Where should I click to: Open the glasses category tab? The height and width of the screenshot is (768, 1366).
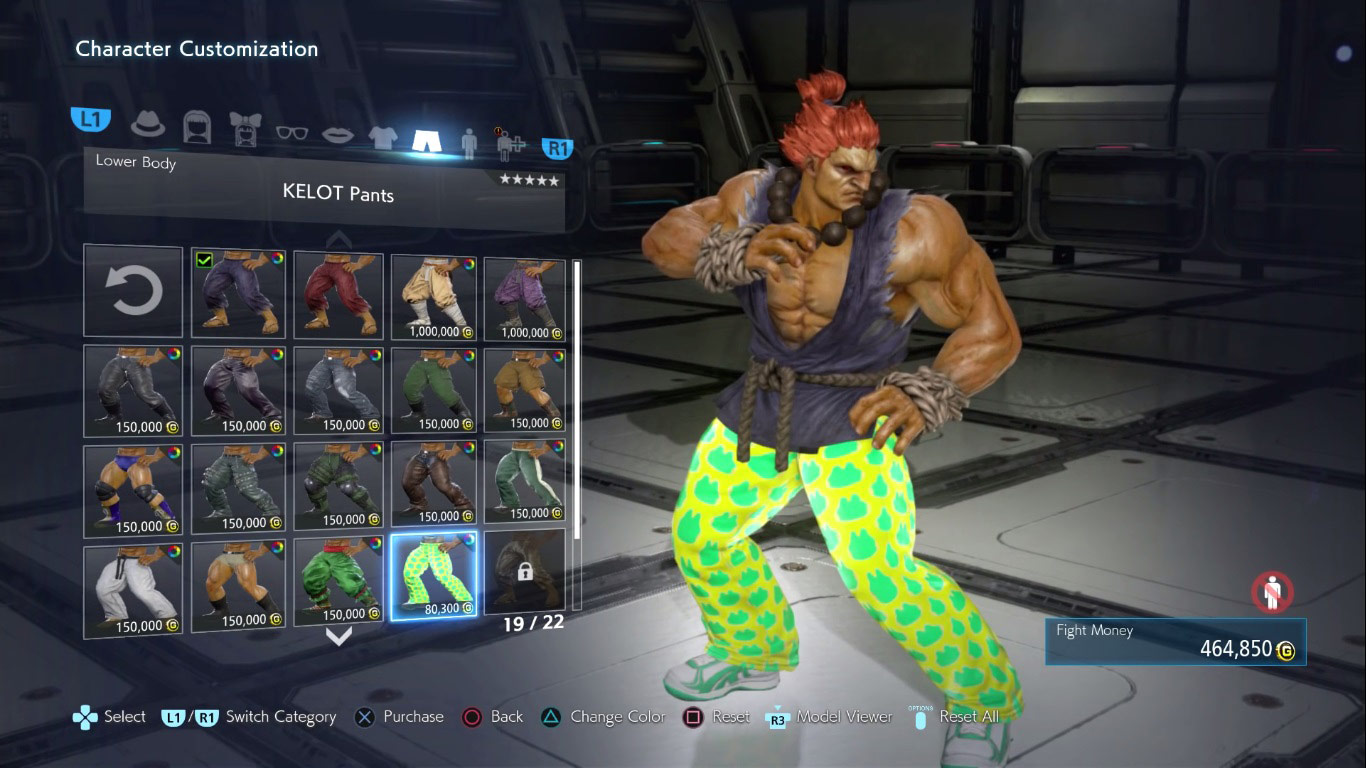point(291,132)
